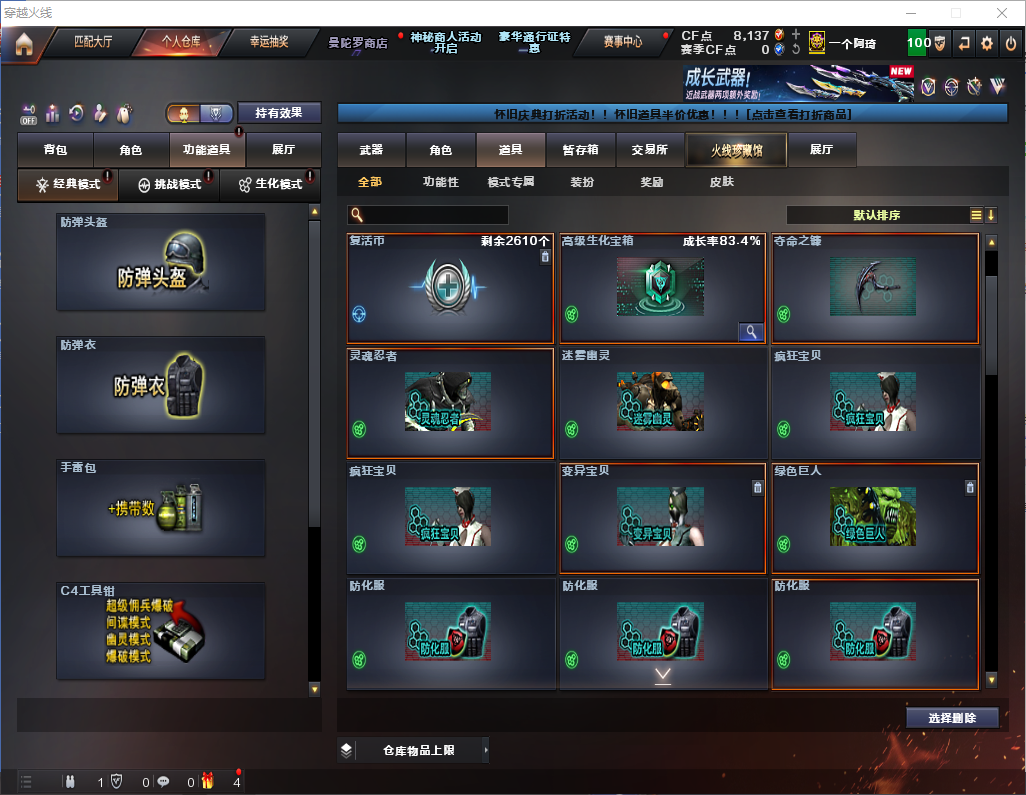Open the 匹配大厅 lobby tab

point(95,42)
